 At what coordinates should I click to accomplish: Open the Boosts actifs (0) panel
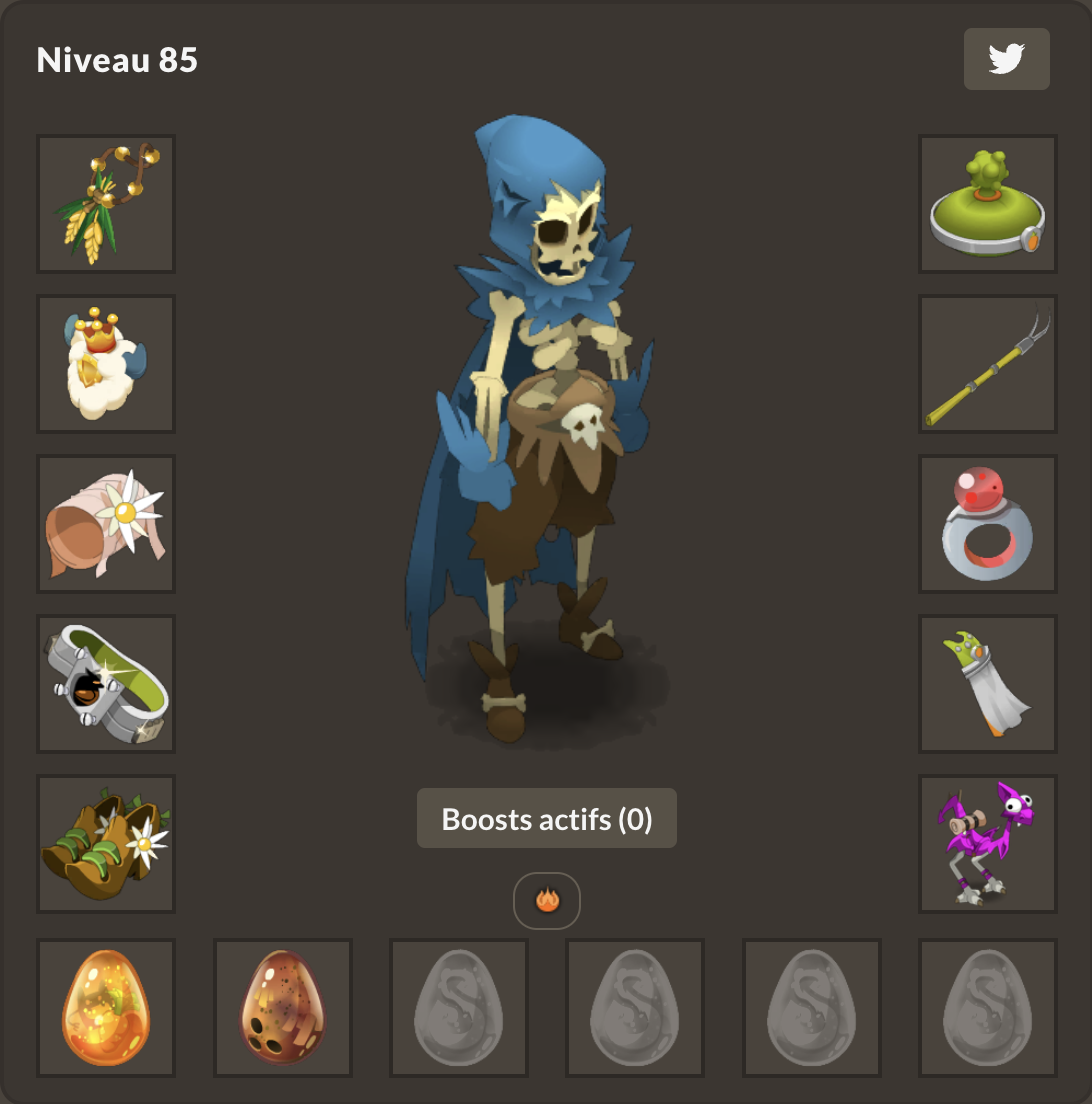(x=547, y=819)
